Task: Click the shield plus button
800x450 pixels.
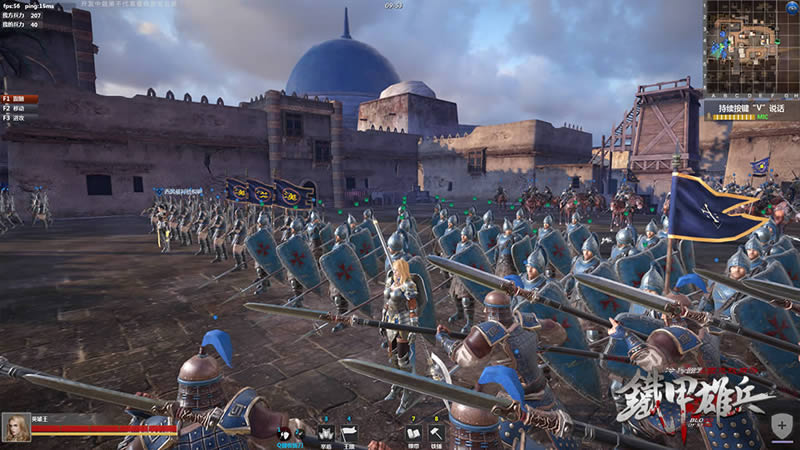Action: point(782,428)
